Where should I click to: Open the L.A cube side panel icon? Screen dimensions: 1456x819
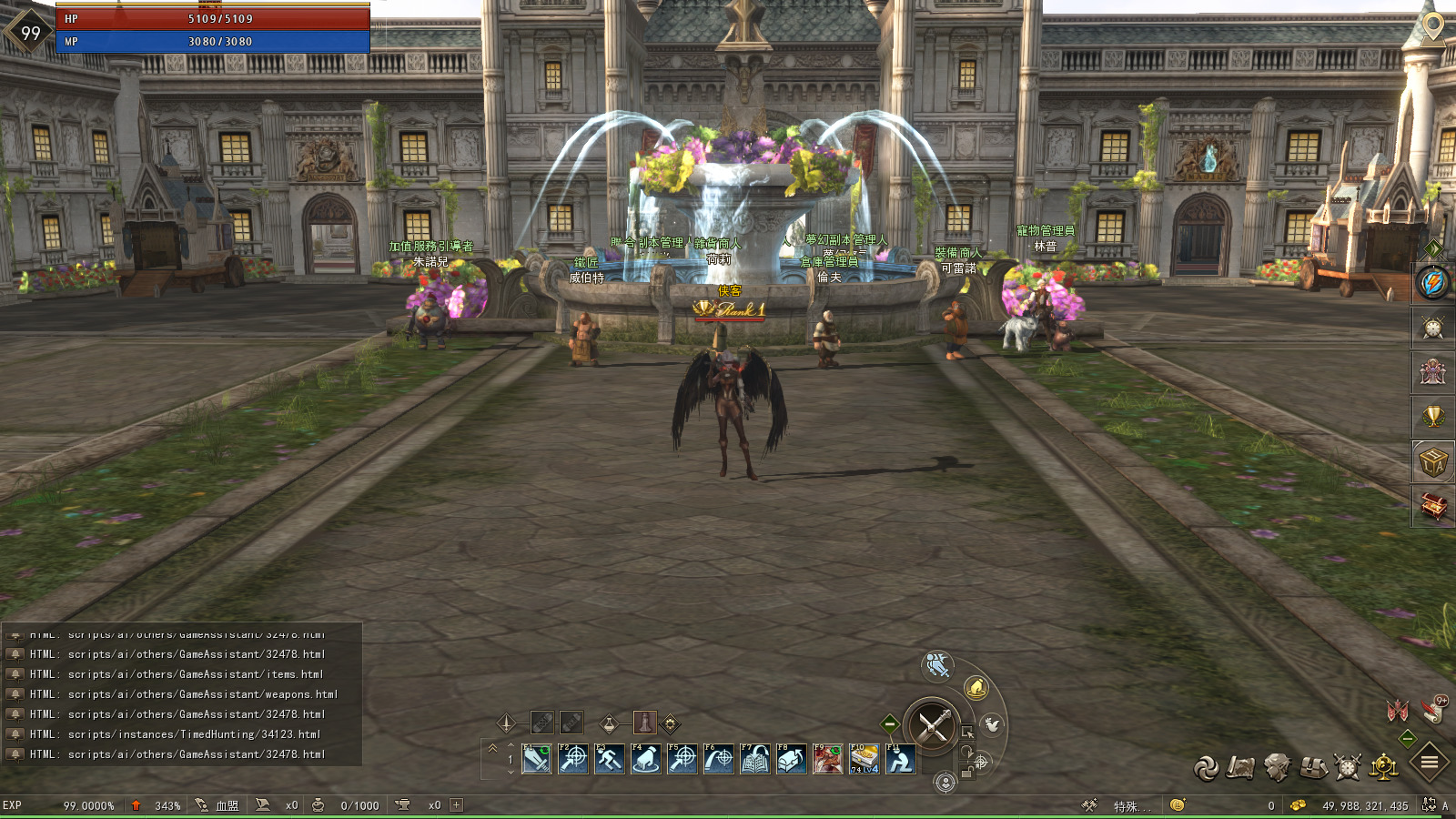tap(1433, 462)
